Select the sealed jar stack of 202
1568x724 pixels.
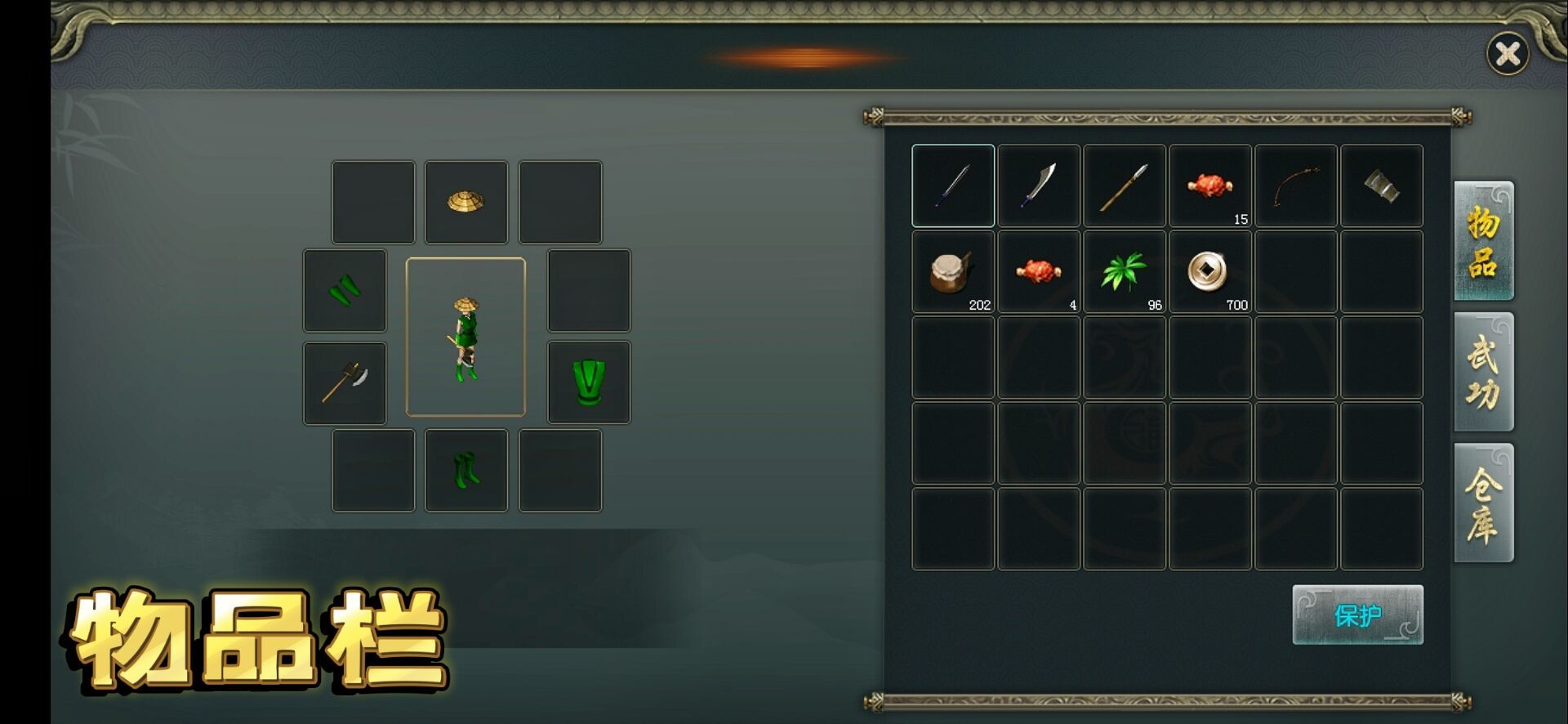953,271
